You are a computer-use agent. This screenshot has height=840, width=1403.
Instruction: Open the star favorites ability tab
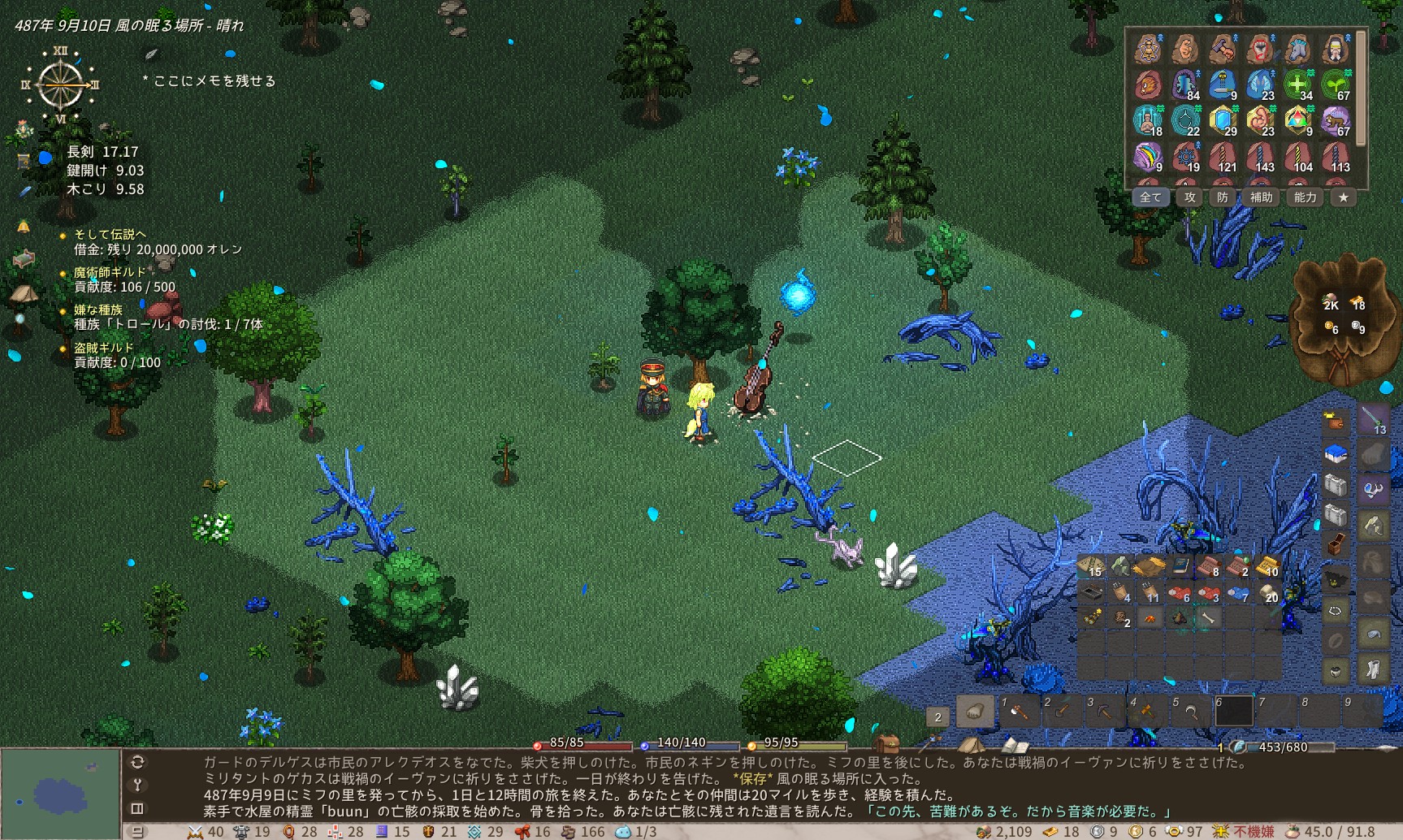pos(1344,197)
